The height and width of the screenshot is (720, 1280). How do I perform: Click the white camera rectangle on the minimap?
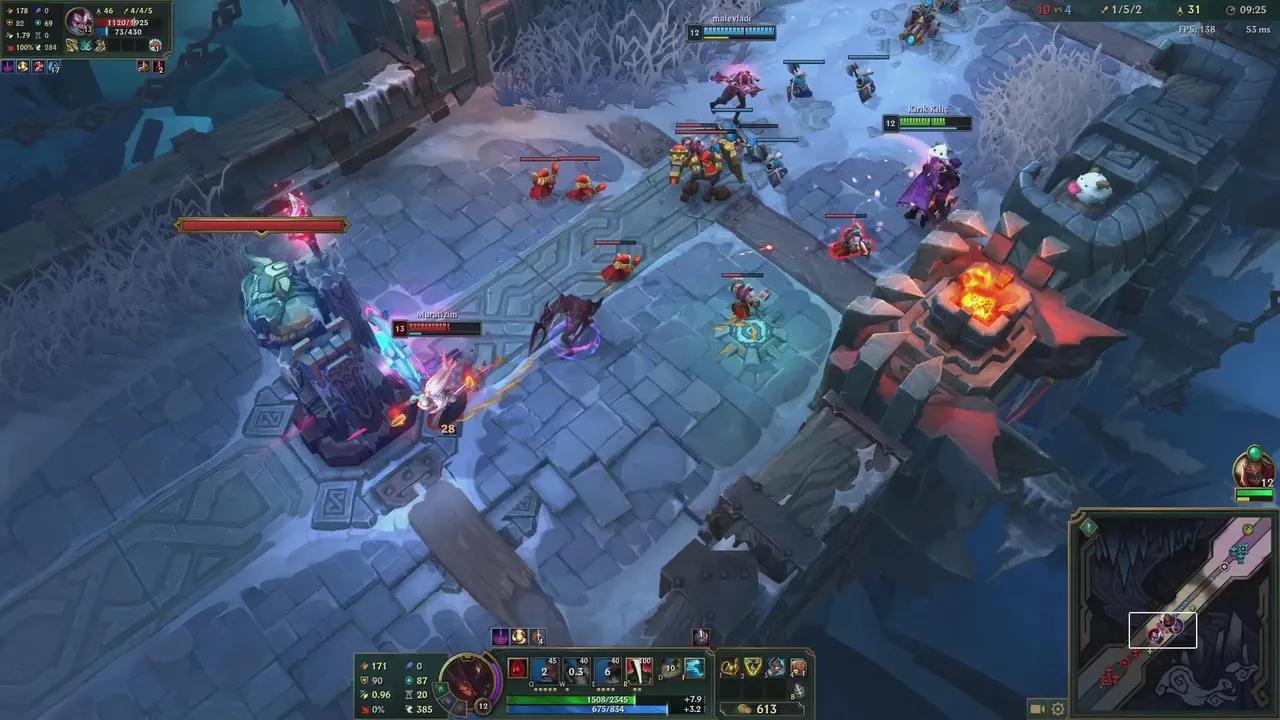click(1163, 630)
